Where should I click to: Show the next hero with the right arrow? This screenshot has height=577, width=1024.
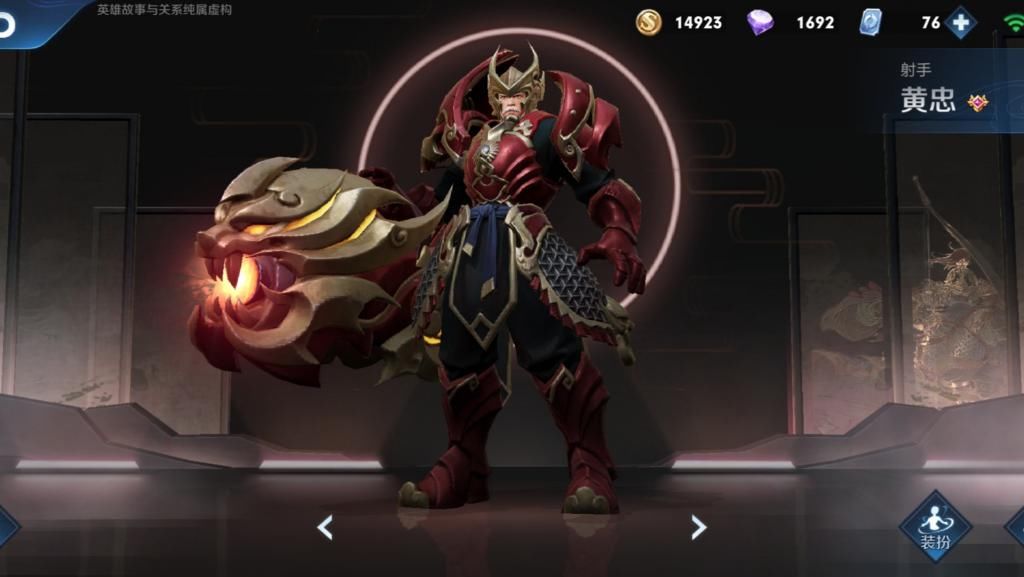click(x=698, y=527)
